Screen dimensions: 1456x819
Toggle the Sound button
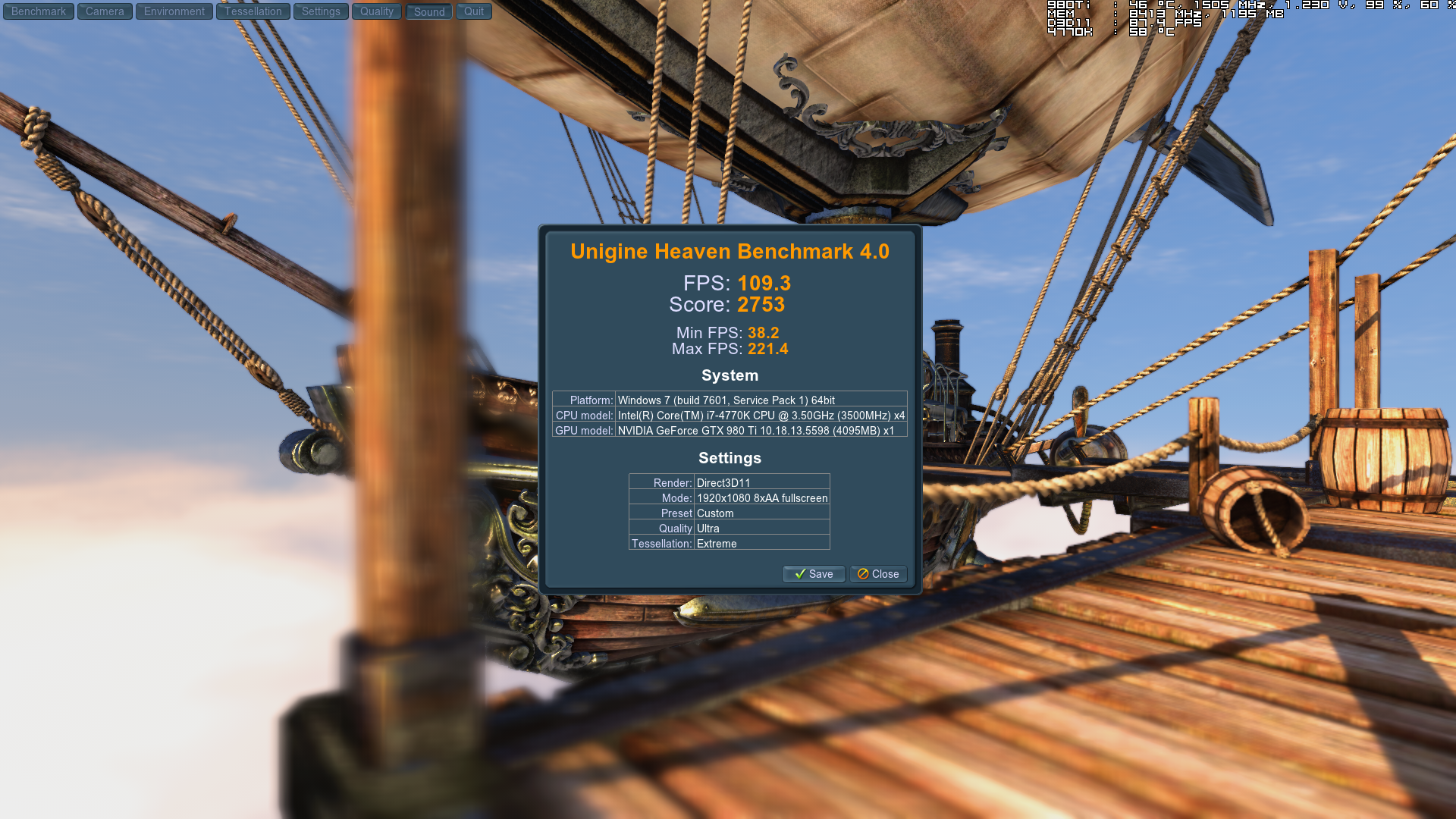pos(429,11)
